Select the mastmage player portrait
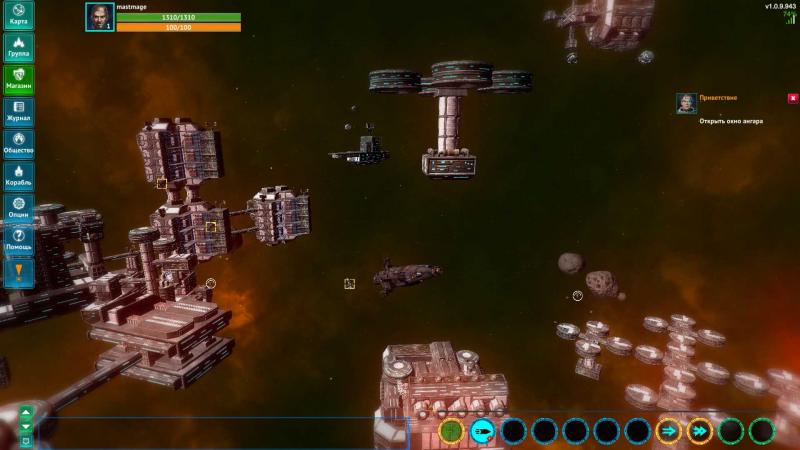This screenshot has height=450, width=800. [99, 17]
